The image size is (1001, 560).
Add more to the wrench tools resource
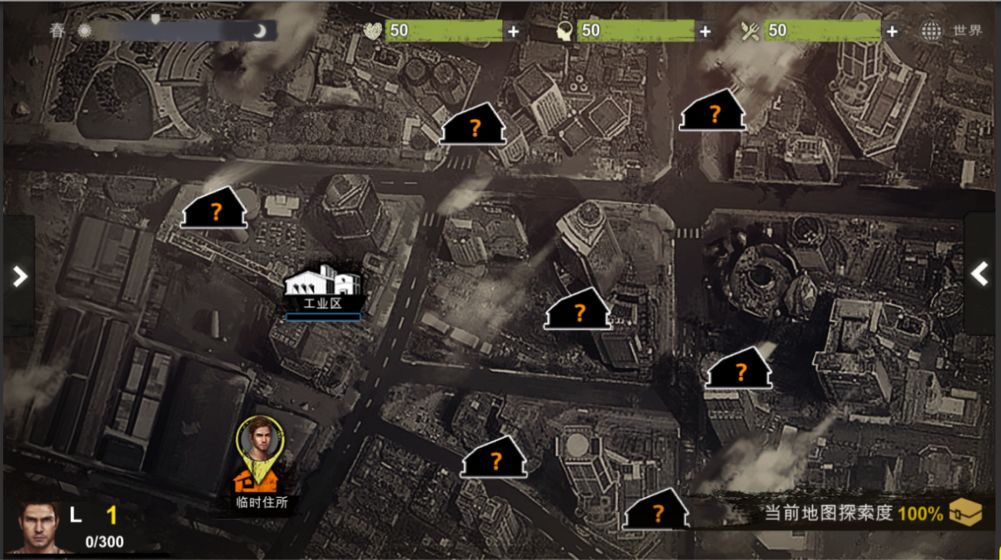click(x=891, y=31)
